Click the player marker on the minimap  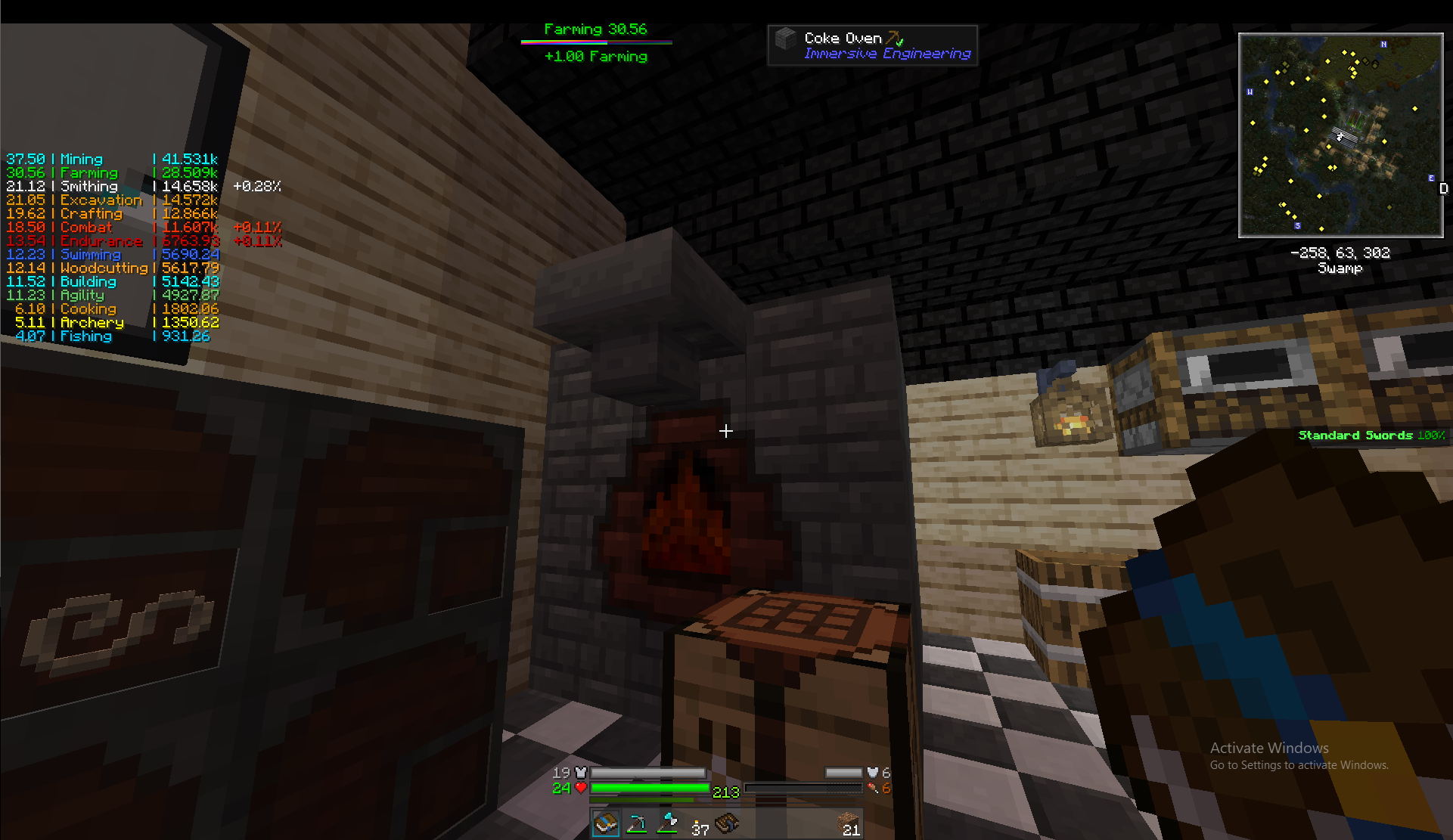(1340, 136)
